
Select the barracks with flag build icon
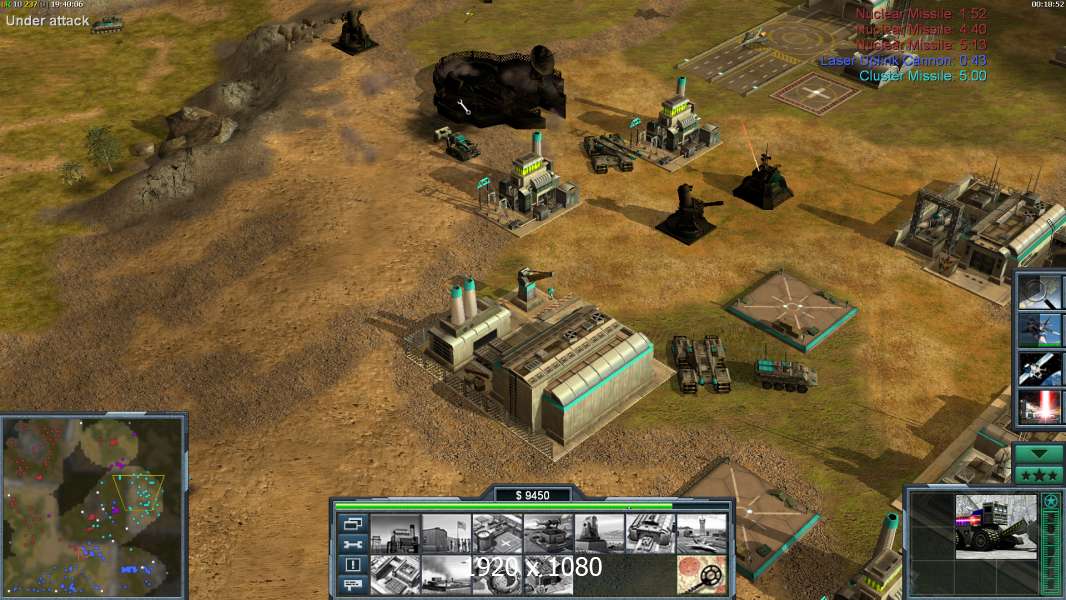446,534
